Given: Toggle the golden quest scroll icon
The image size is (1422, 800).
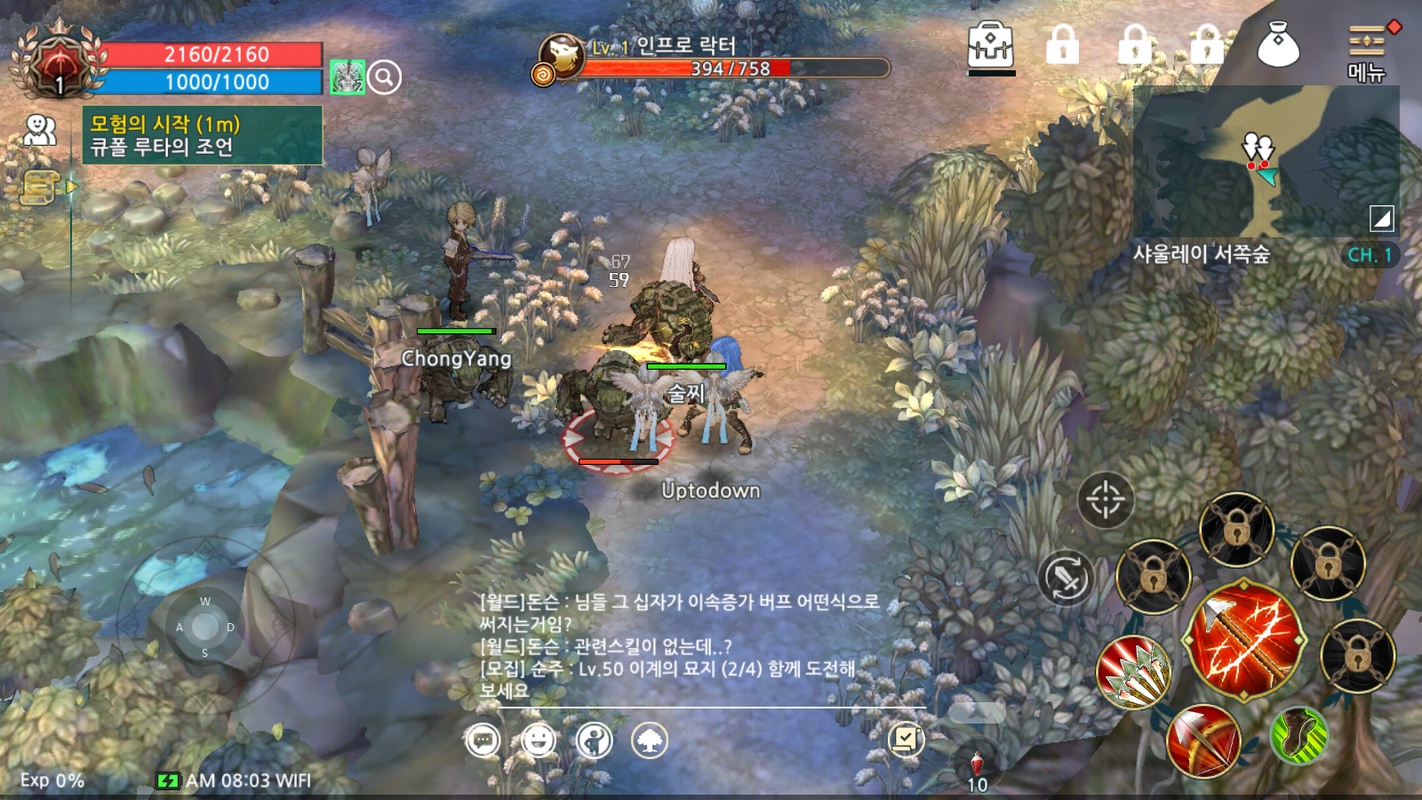Looking at the screenshot, I should point(39,186).
